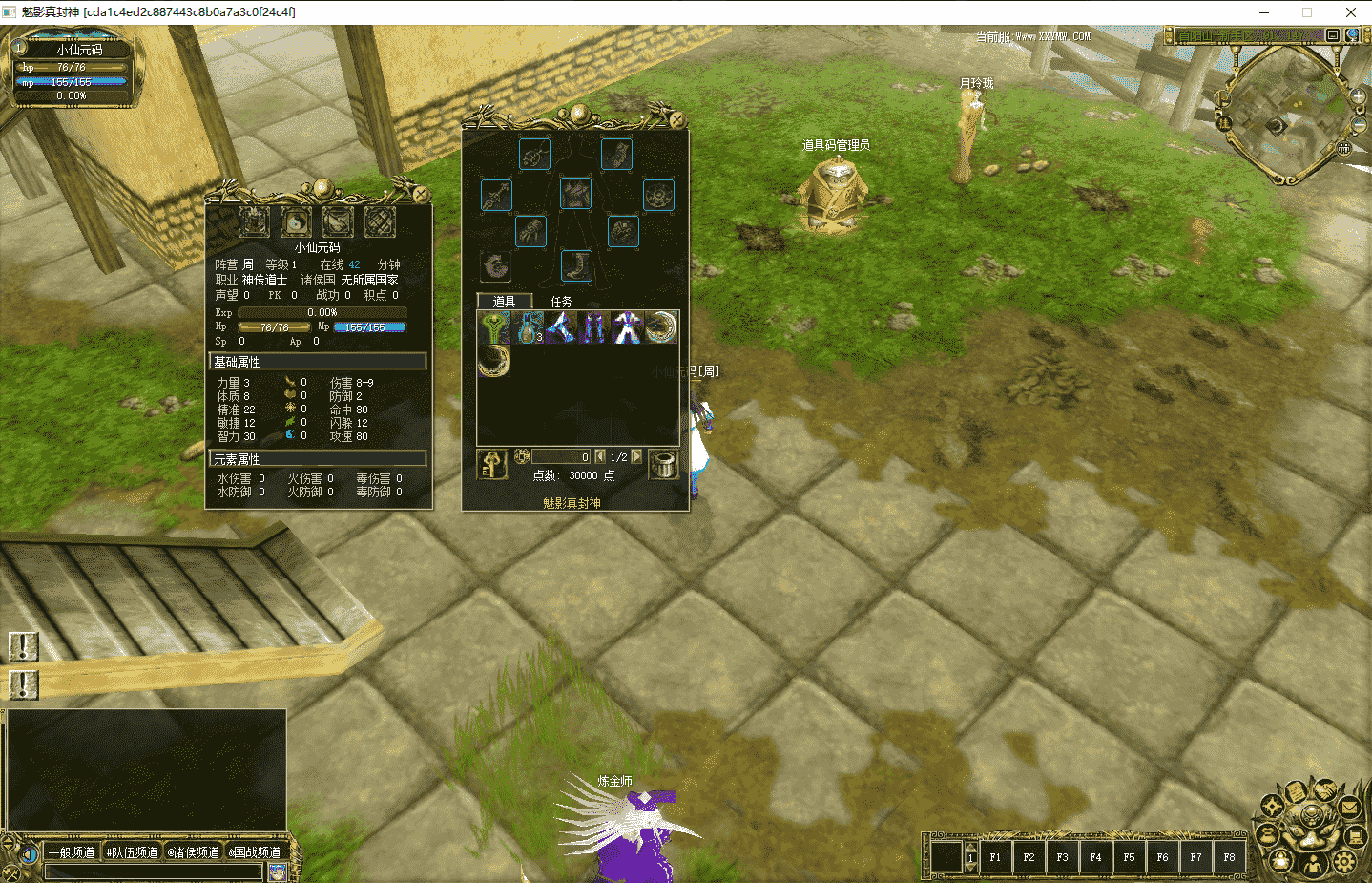The image size is (1372, 883).
Task: Switch to the 任务 tab in inventory
Action: pos(561,302)
